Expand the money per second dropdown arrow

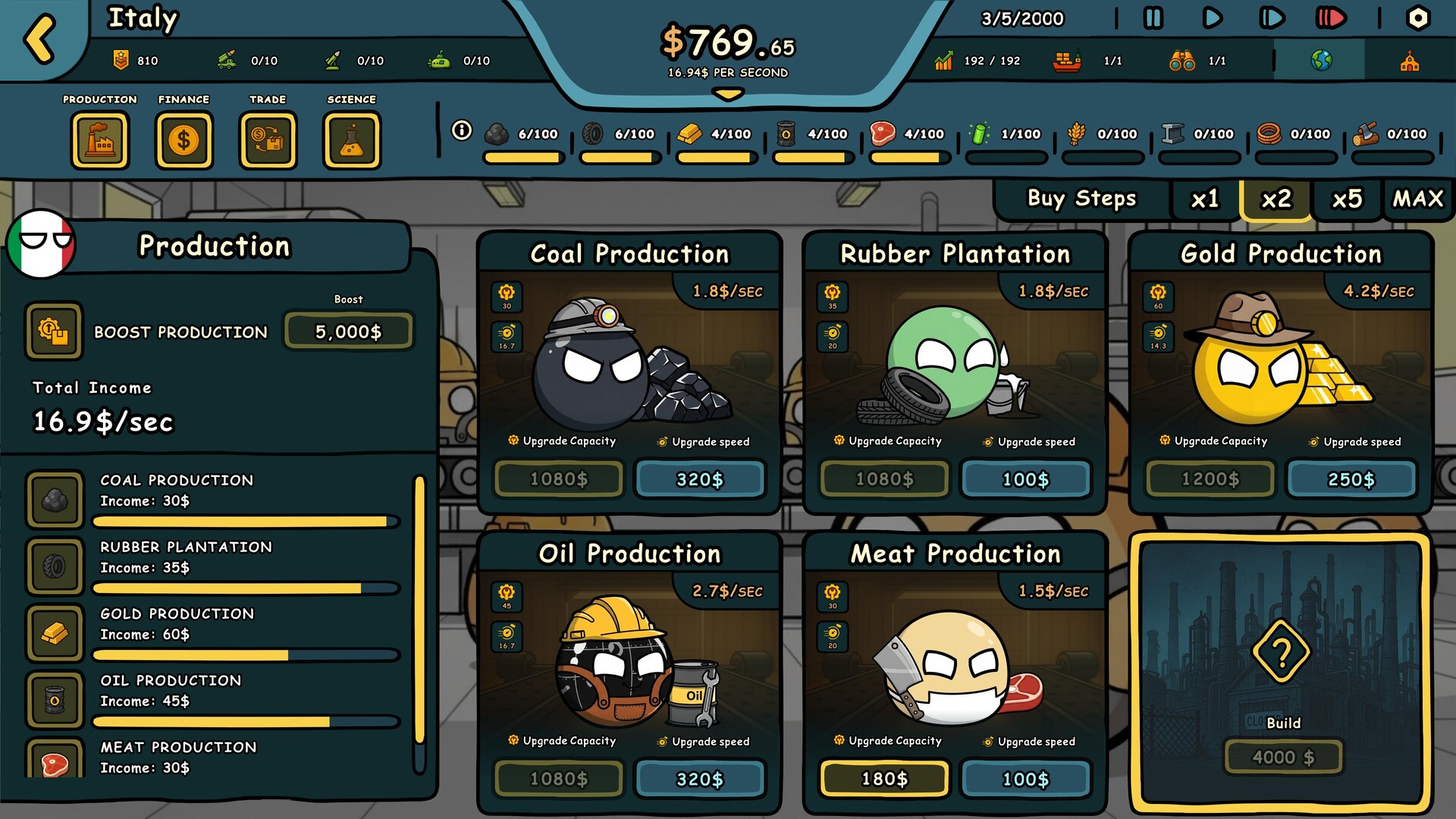[x=728, y=95]
